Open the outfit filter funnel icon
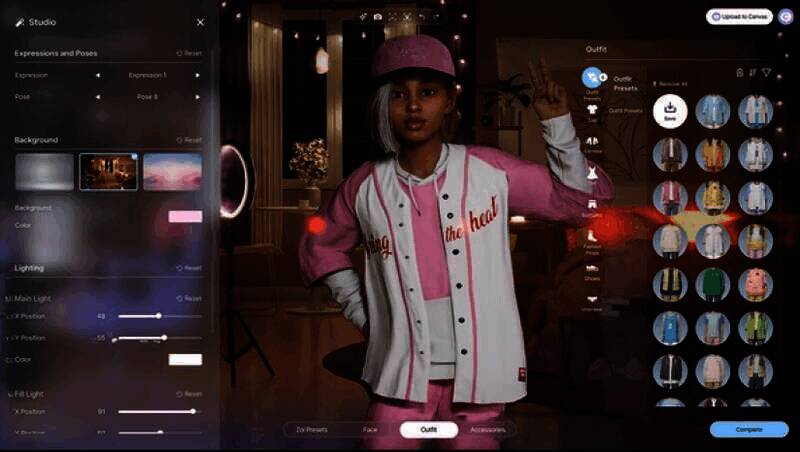Image resolution: width=800 pixels, height=452 pixels. (767, 72)
